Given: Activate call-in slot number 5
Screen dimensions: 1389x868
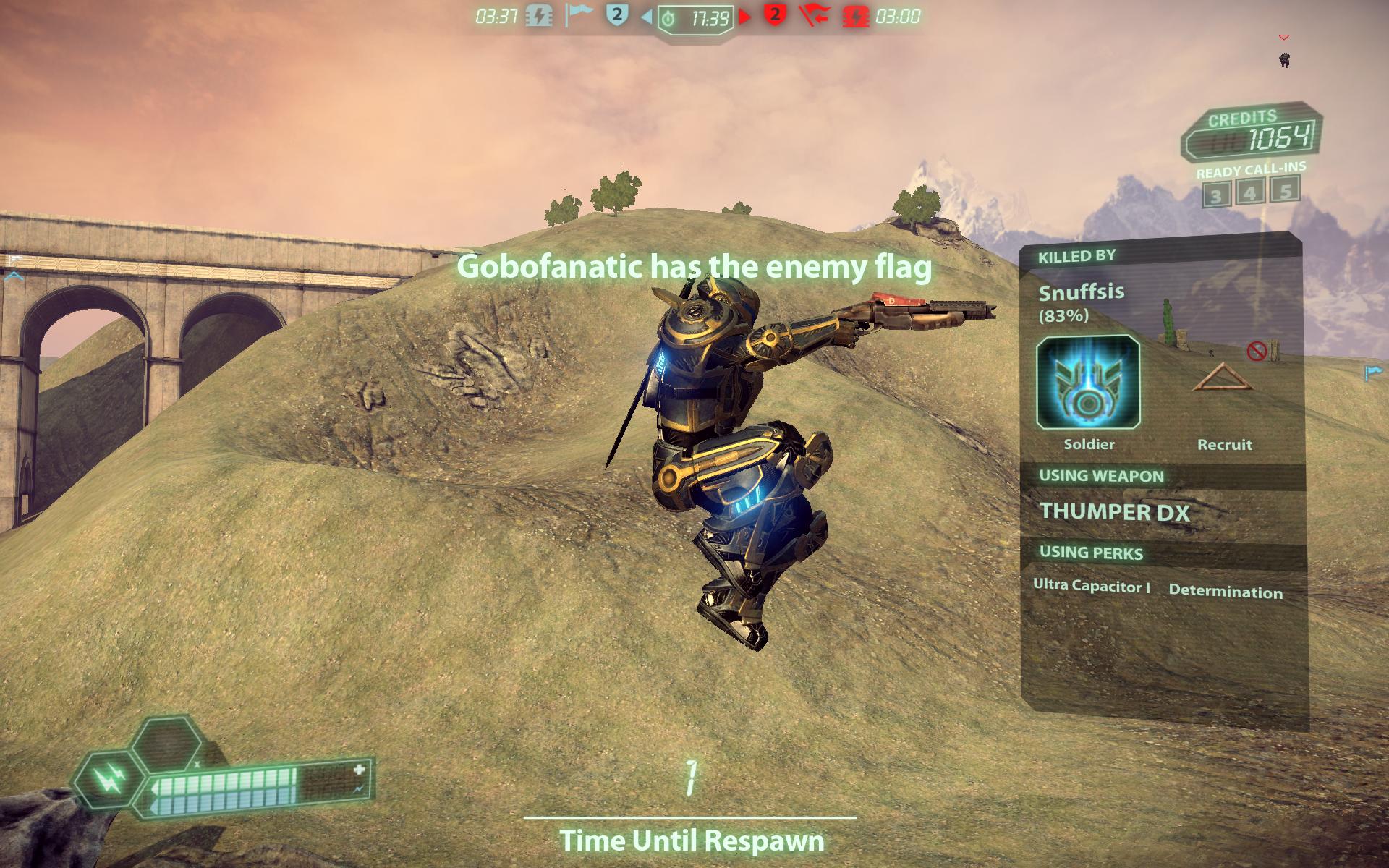Looking at the screenshot, I should (1285, 190).
